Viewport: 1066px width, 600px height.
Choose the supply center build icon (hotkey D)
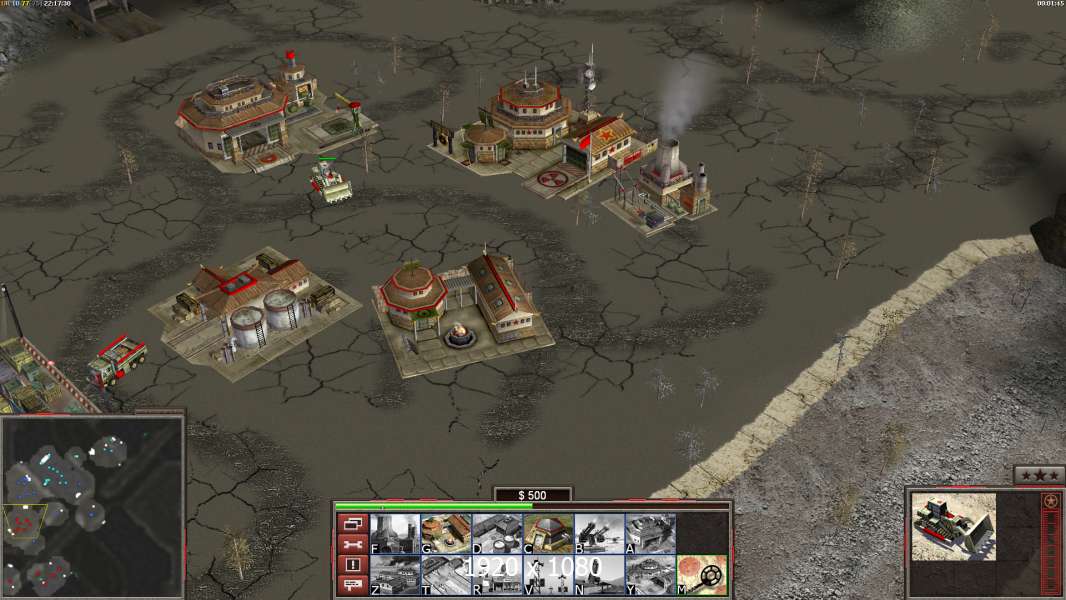[496, 533]
